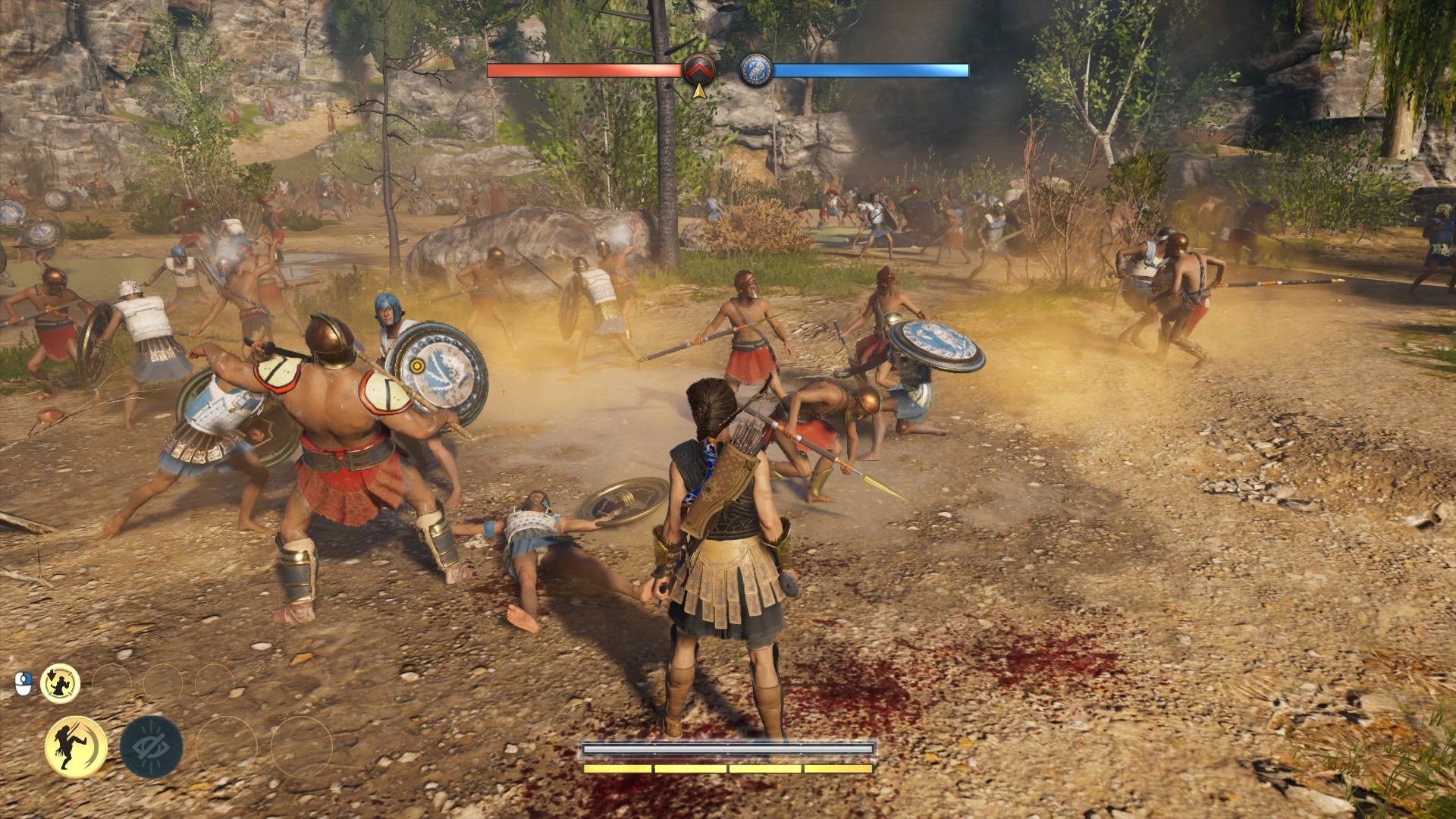Image resolution: width=1456 pixels, height=819 pixels.
Task: Open the rightmost empty circle of the top ability row
Action: click(x=216, y=683)
